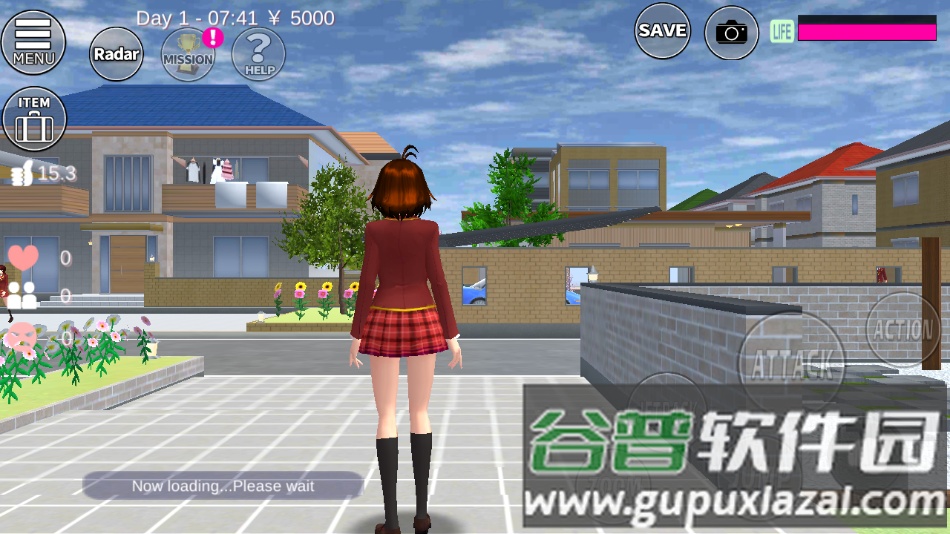Open the Mission trophy icon
The height and width of the screenshot is (534, 950).
pyautogui.click(x=188, y=53)
